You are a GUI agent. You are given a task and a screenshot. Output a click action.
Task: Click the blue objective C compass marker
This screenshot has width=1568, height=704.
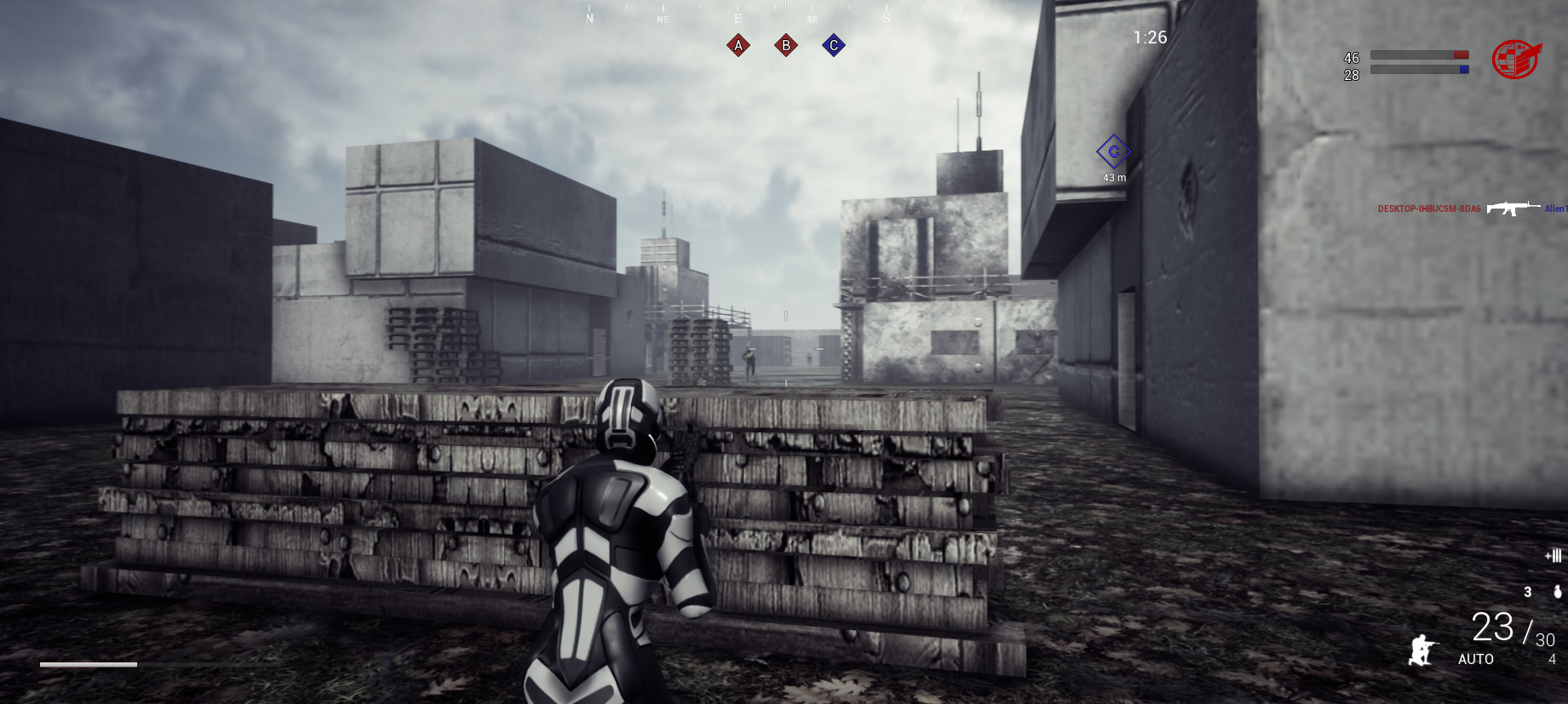(832, 45)
